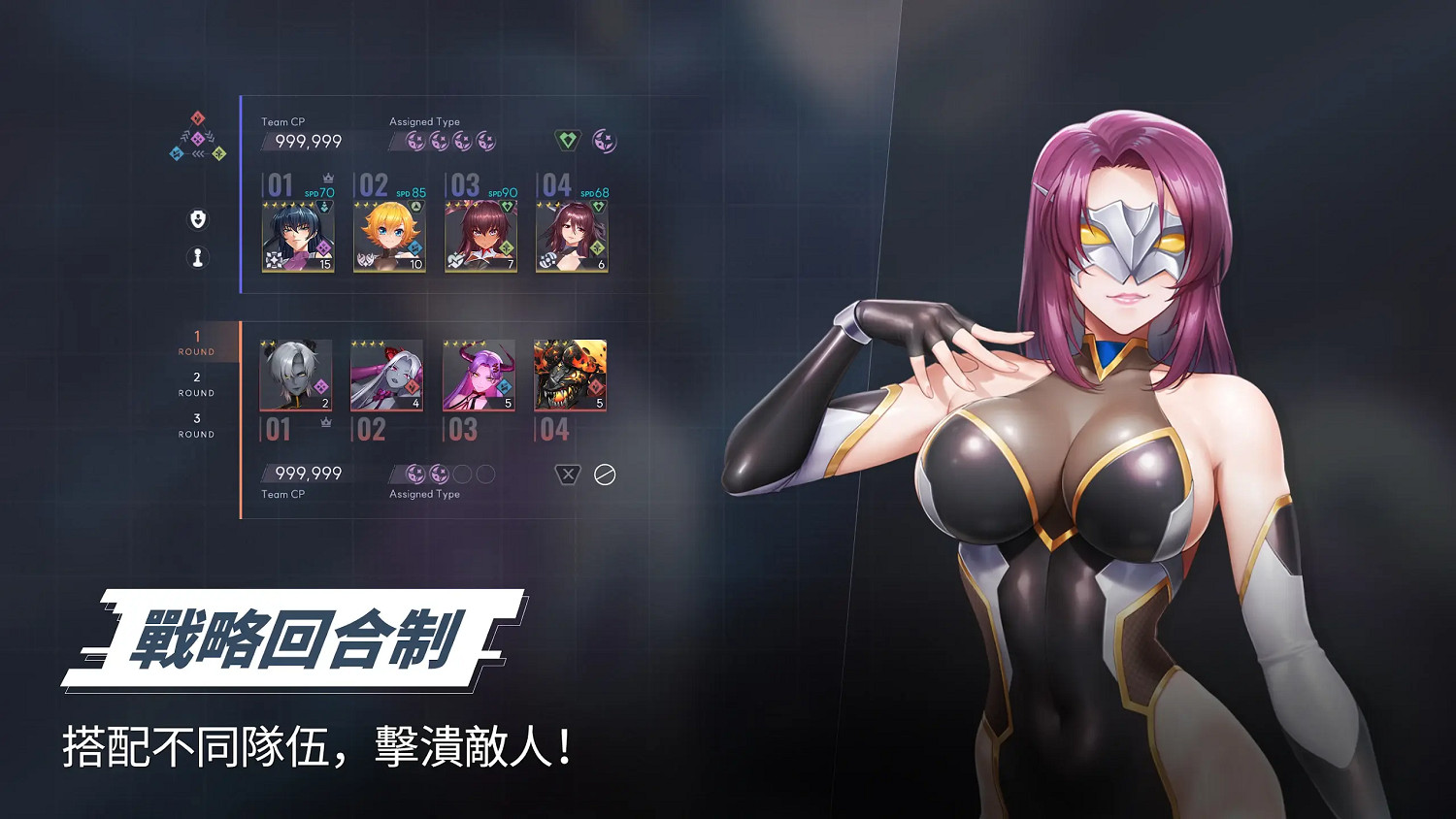Click the crown icon above slot 01
Viewport: 1456px width, 819px height.
coord(327,177)
